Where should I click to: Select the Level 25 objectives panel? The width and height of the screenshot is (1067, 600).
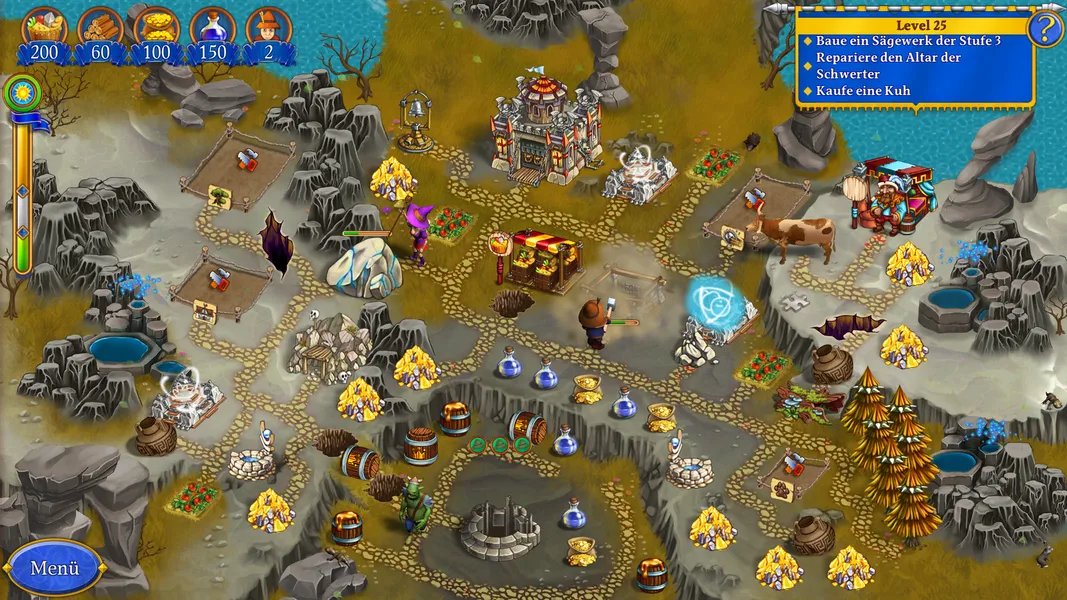pyautogui.click(x=916, y=58)
